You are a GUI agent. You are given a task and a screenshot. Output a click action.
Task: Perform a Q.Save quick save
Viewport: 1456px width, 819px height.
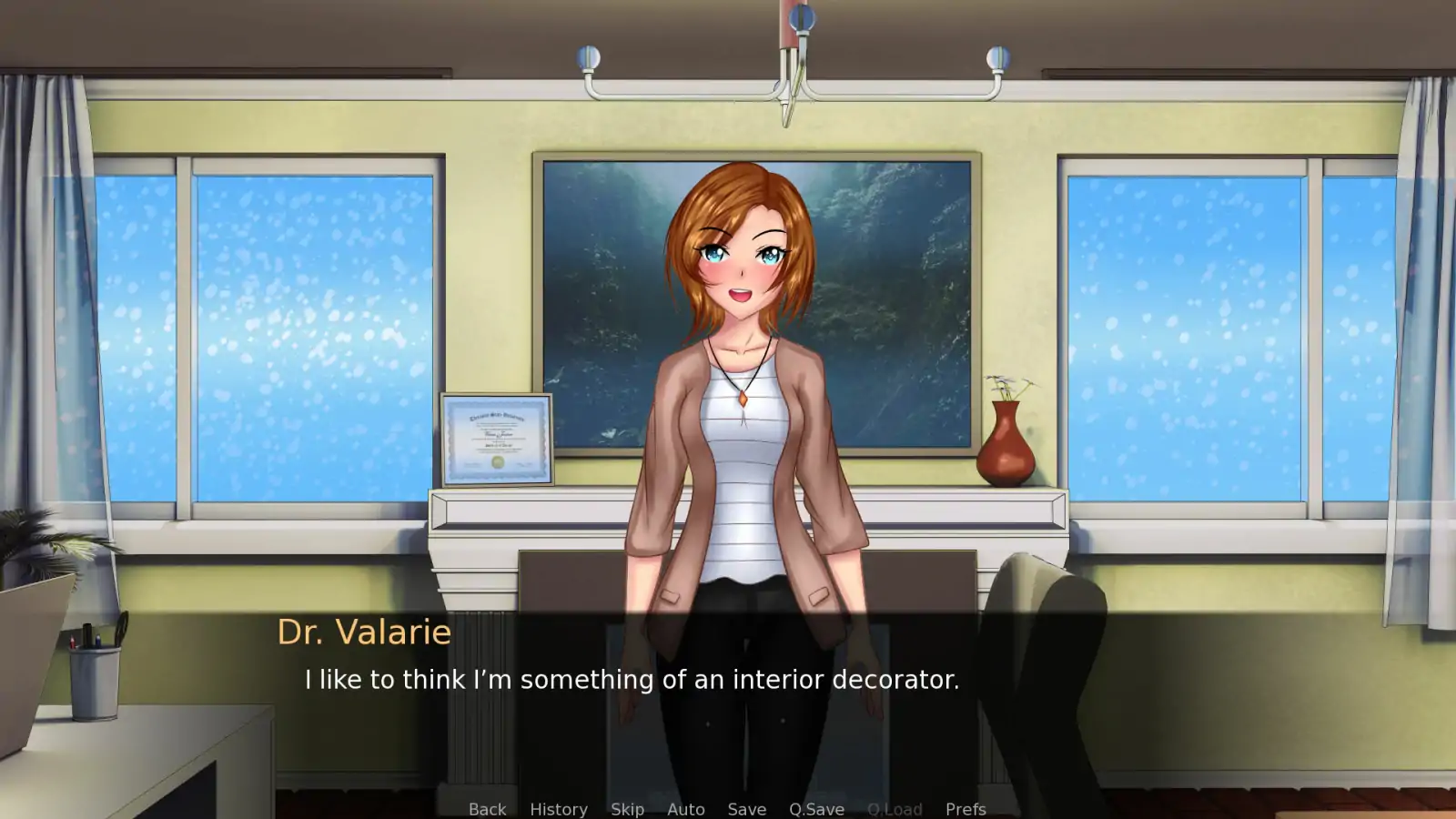[x=815, y=808]
